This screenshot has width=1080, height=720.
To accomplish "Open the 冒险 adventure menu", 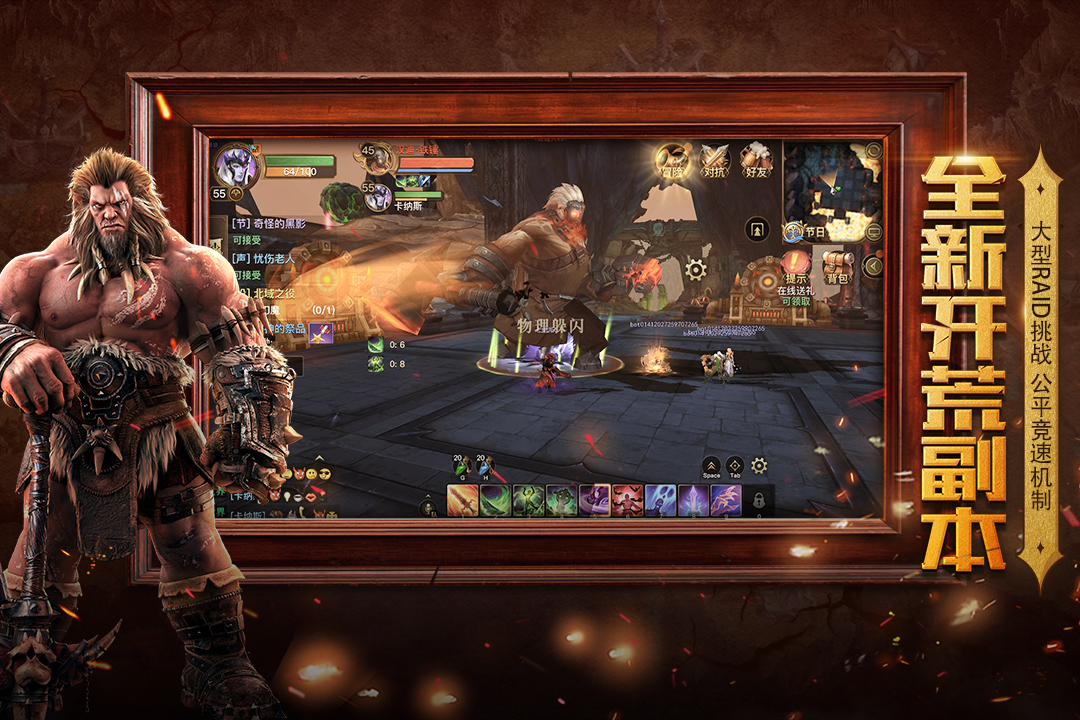I will (672, 160).
